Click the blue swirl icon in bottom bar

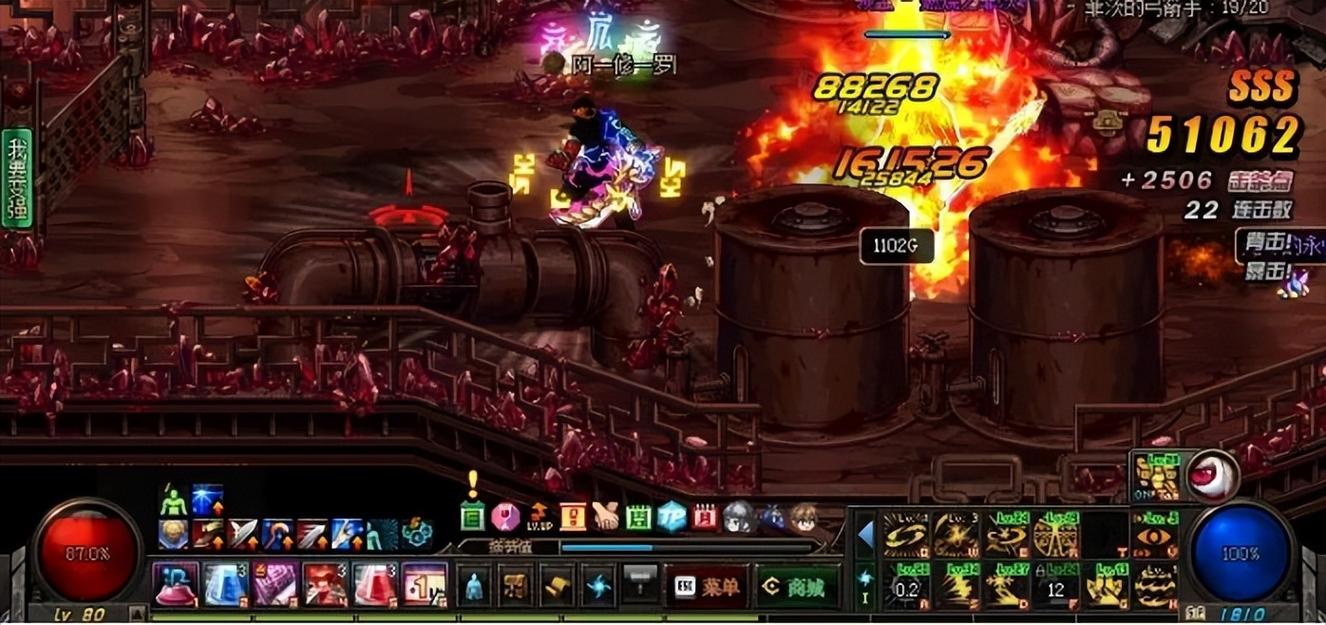coord(599,586)
